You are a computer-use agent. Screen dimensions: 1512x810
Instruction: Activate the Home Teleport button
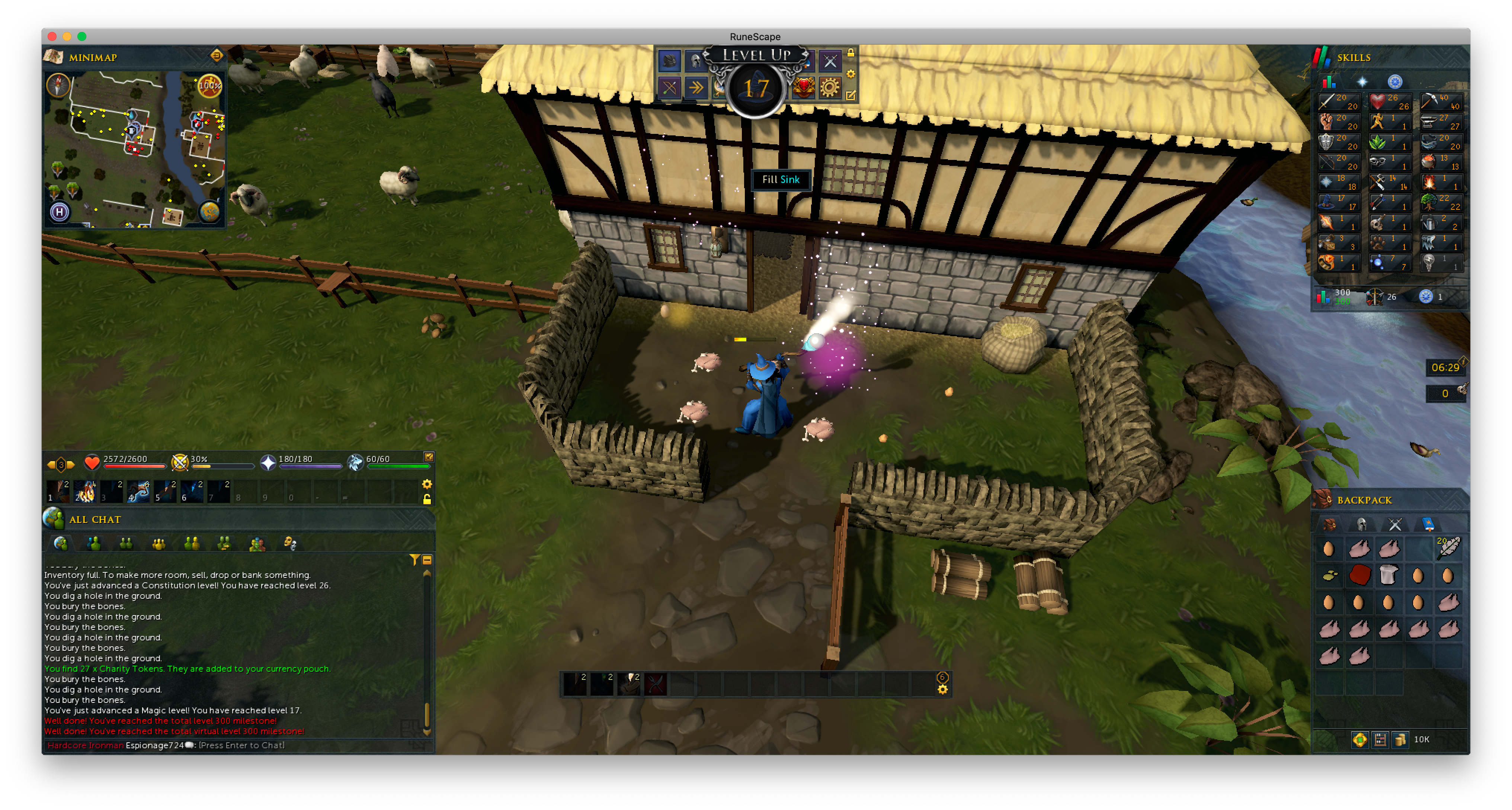pyautogui.click(x=59, y=211)
